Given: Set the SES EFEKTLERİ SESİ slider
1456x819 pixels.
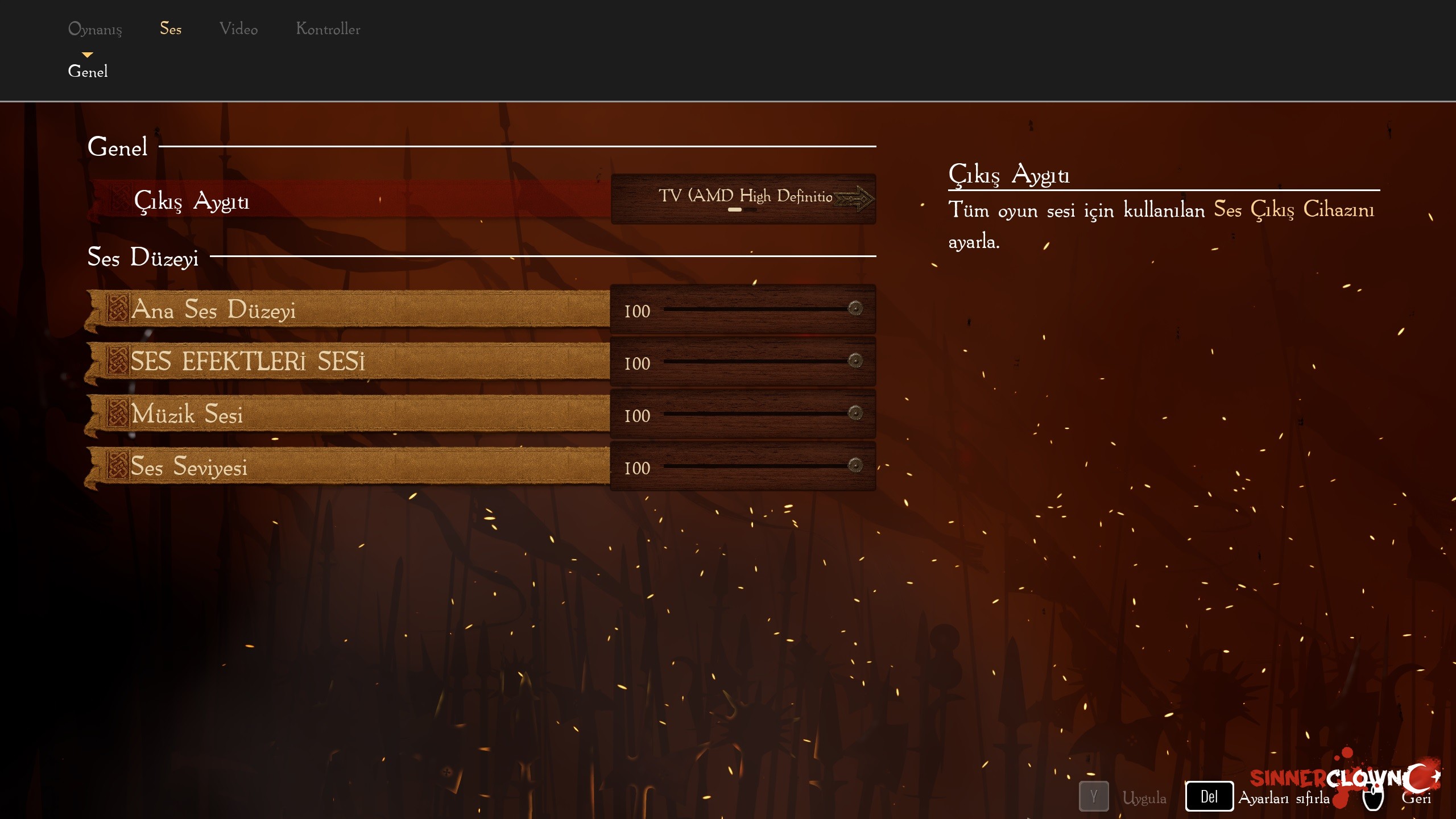Looking at the screenshot, I should tap(855, 361).
